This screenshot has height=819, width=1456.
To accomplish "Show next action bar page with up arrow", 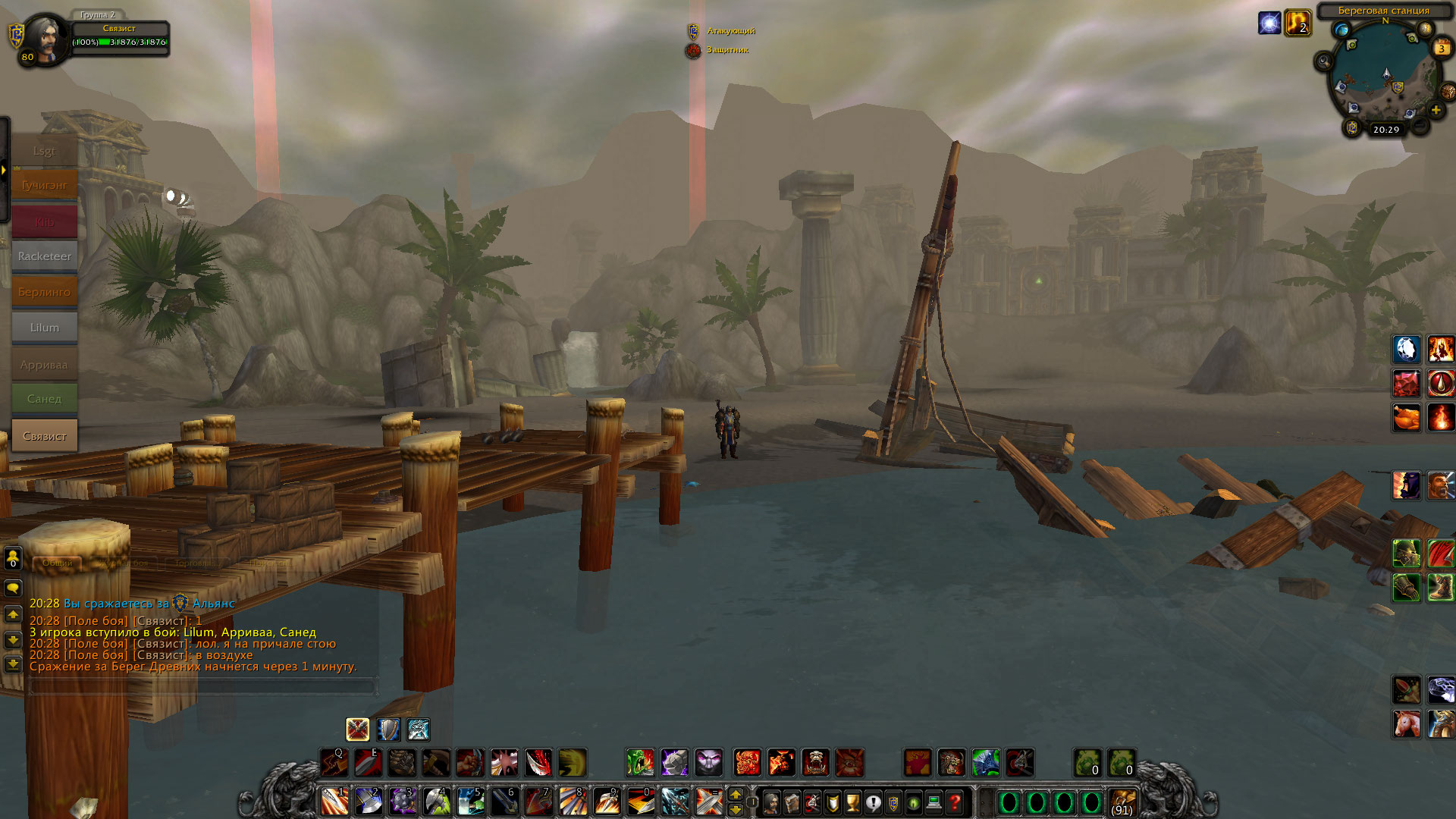I will pos(735,794).
